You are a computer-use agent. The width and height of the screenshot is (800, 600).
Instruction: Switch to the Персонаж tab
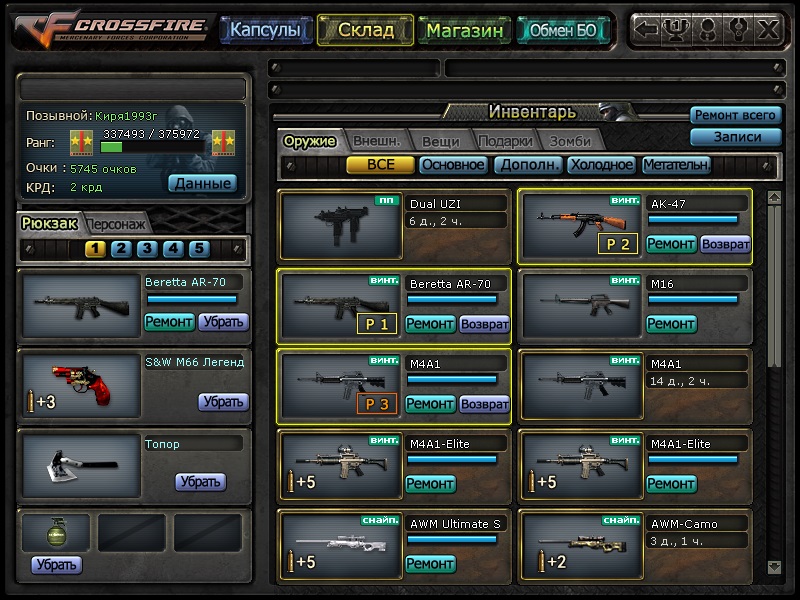point(118,224)
